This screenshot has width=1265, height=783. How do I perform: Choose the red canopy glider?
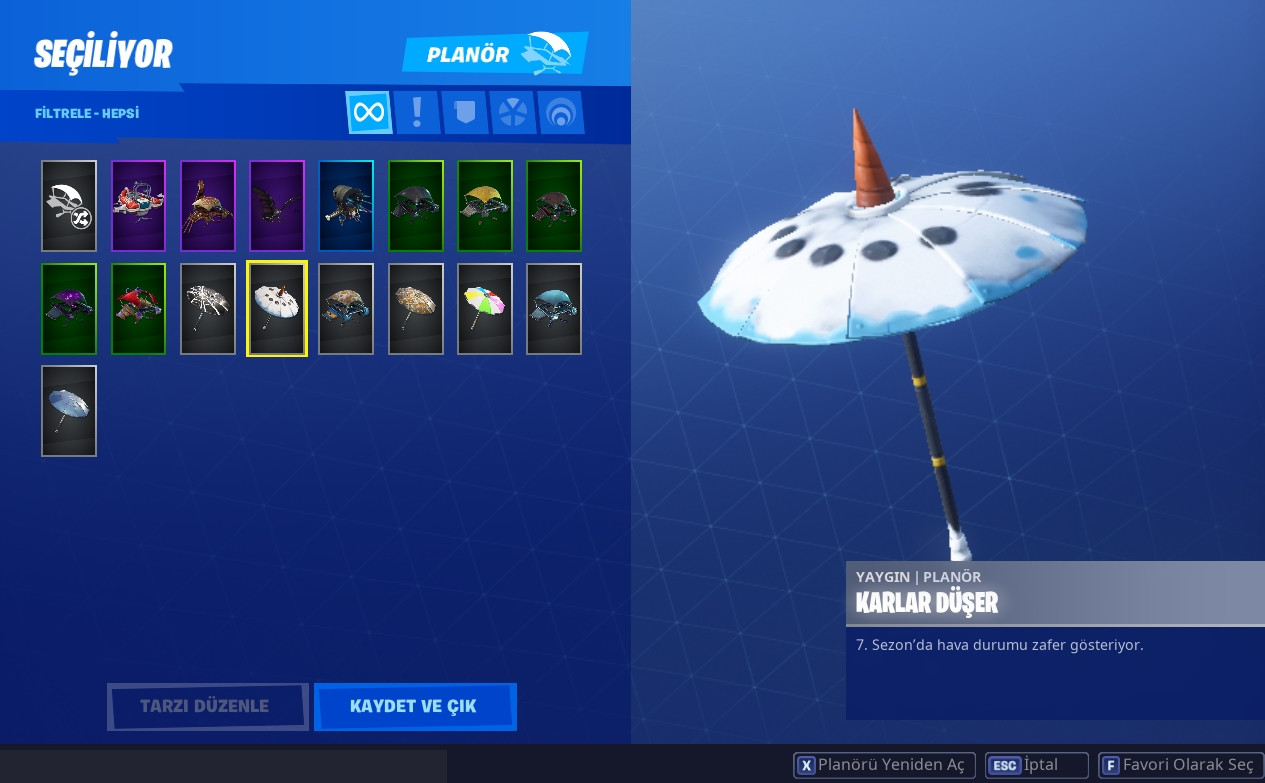click(x=138, y=309)
